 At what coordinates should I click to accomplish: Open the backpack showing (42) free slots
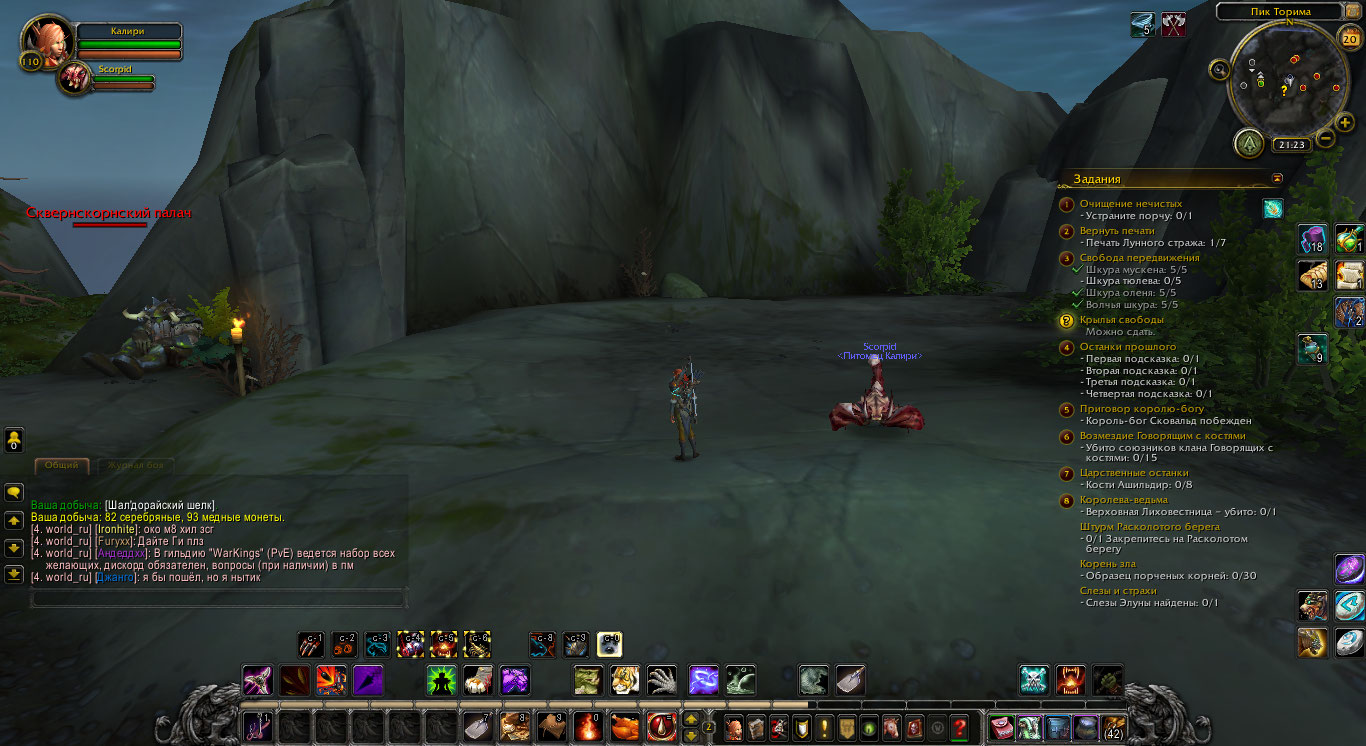click(x=1113, y=728)
